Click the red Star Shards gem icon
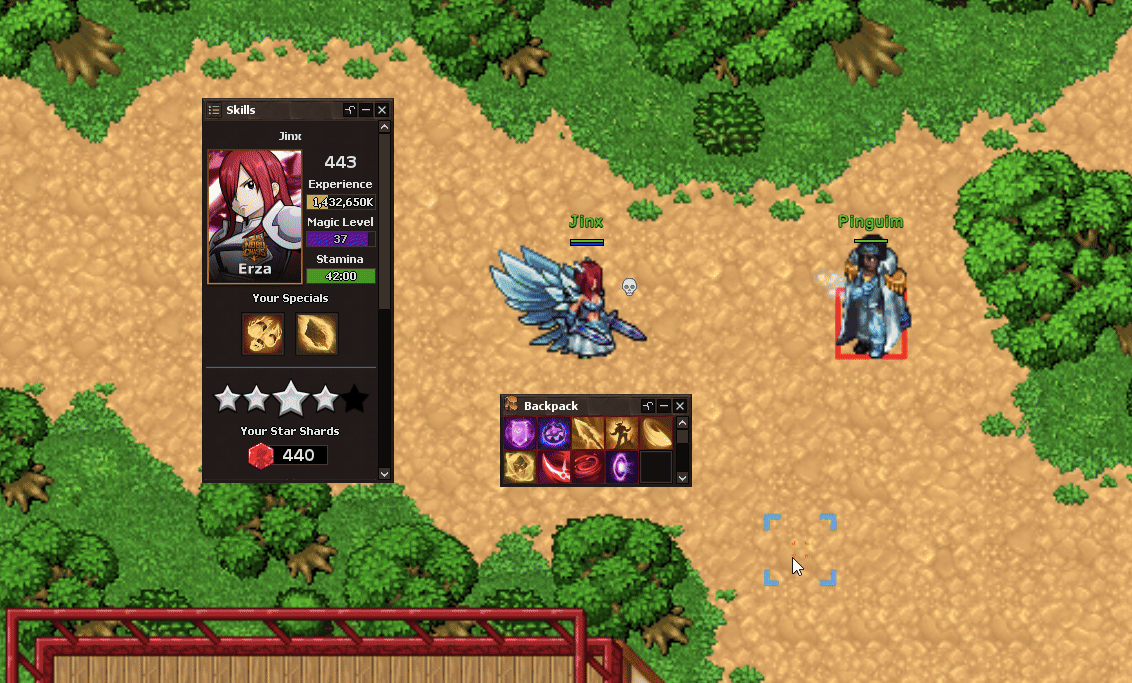Viewport: 1132px width, 683px height. pyautogui.click(x=261, y=456)
